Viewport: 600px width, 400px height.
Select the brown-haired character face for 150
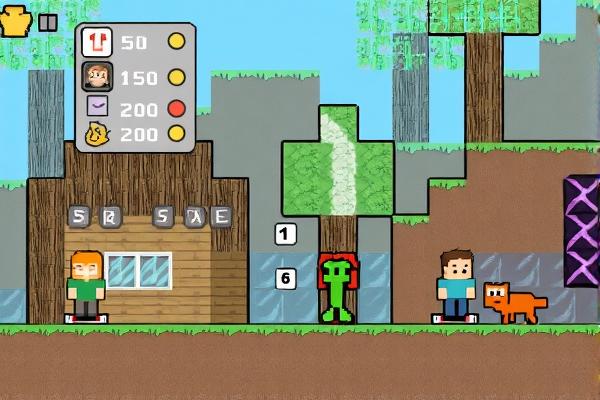click(97, 76)
